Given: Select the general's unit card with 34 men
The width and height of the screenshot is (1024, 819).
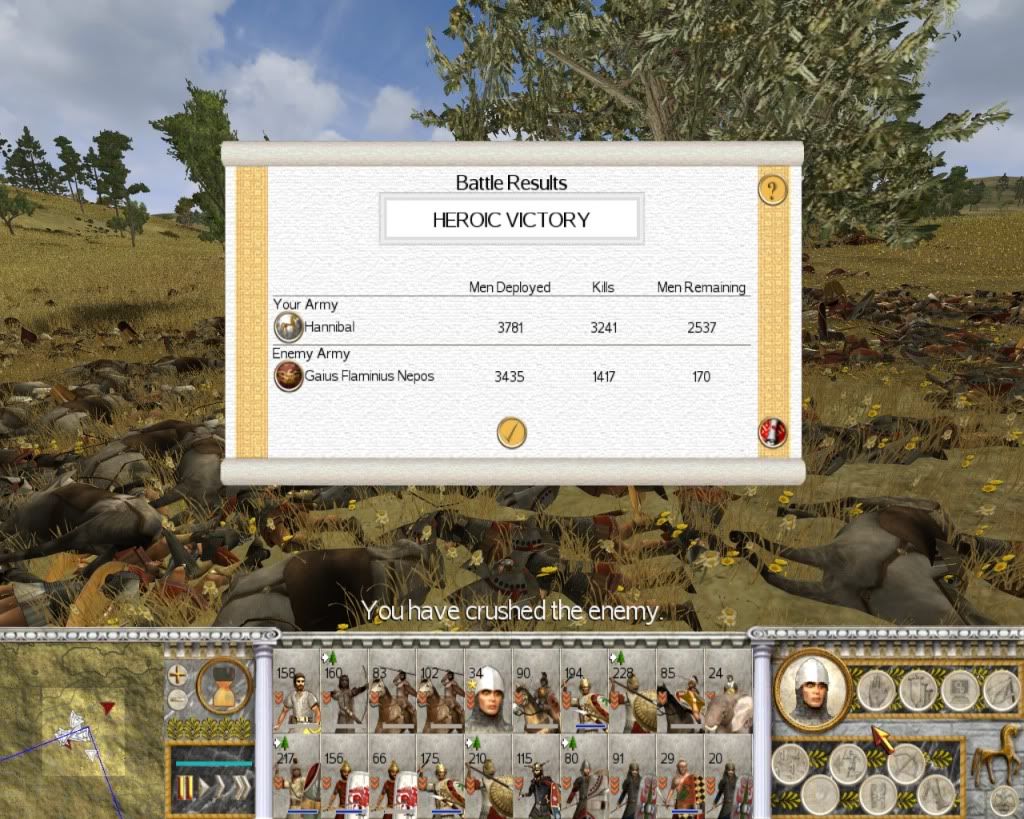Looking at the screenshot, I should pyautogui.click(x=488, y=692).
